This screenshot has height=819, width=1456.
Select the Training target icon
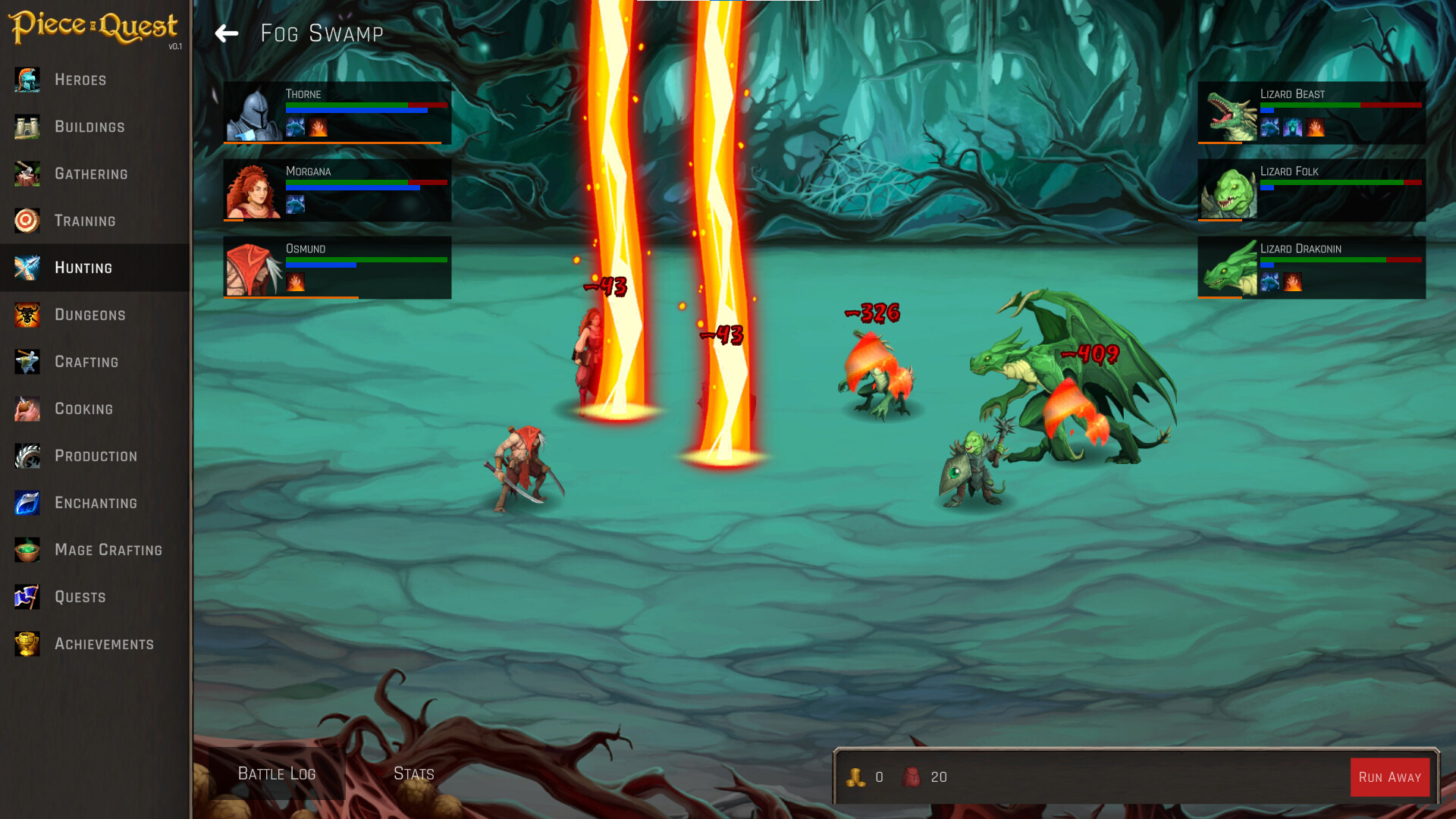[x=27, y=221]
